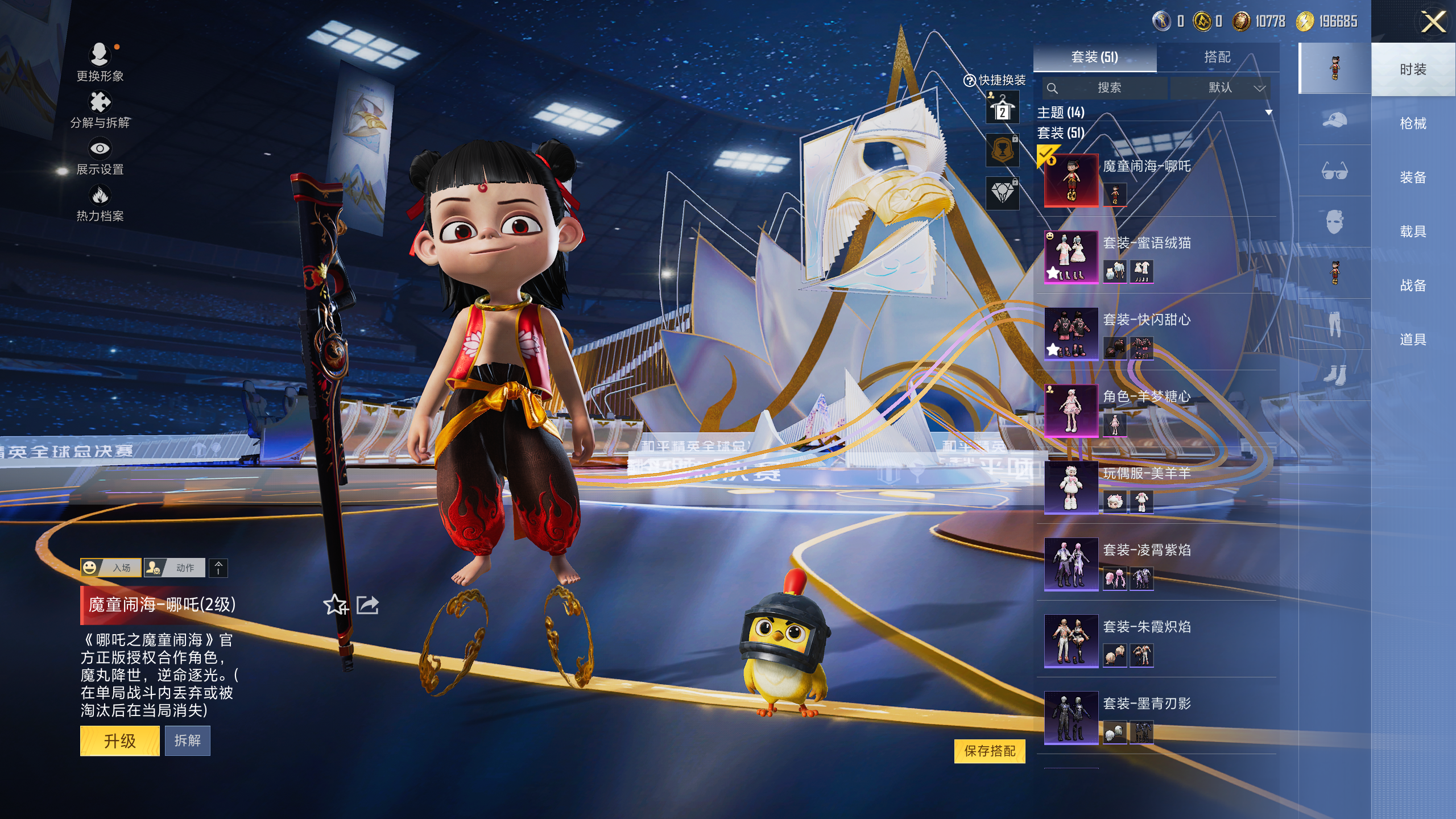Save the outfit with 保存搭配
The image size is (1456, 819).
[x=990, y=751]
